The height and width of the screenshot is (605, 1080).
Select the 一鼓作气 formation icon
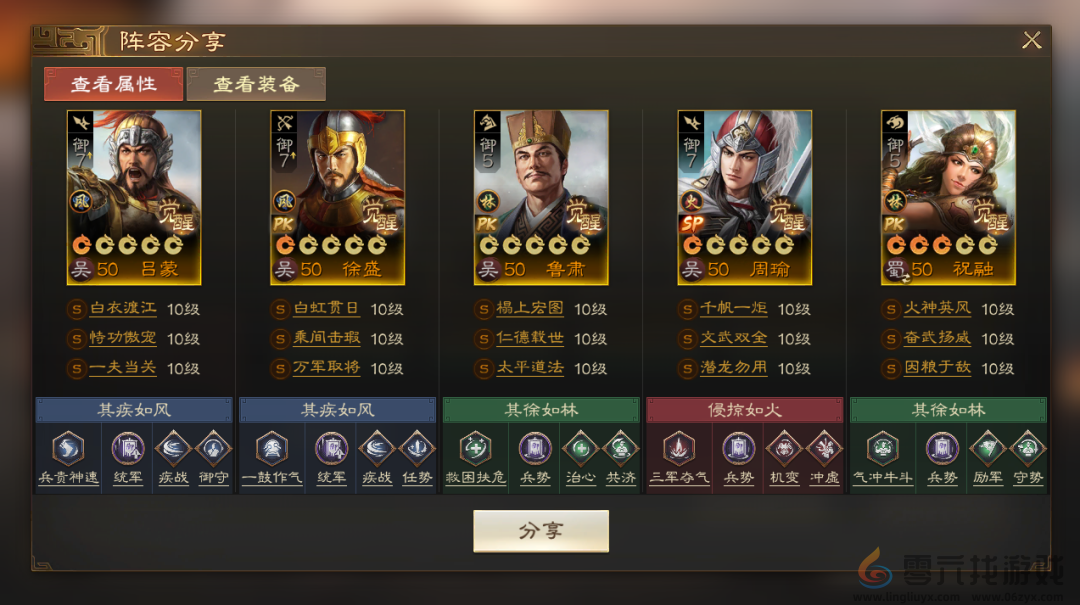272,448
